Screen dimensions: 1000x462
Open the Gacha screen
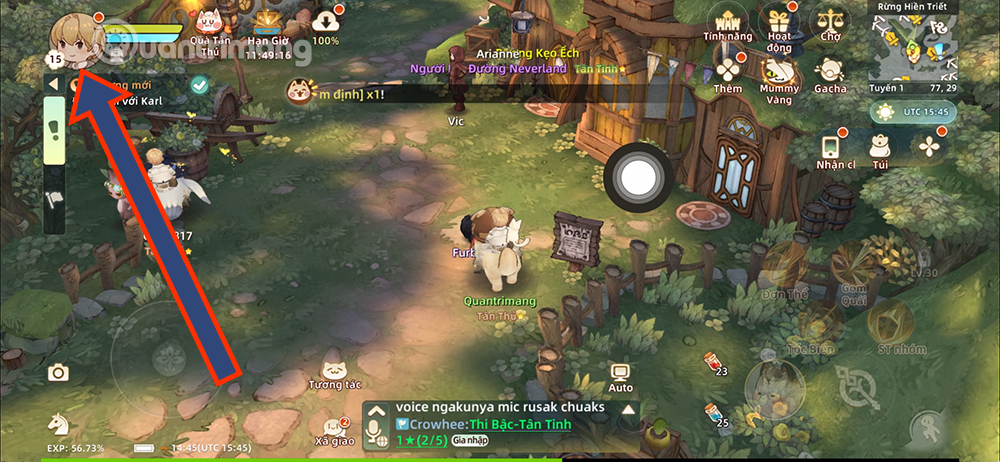(829, 72)
